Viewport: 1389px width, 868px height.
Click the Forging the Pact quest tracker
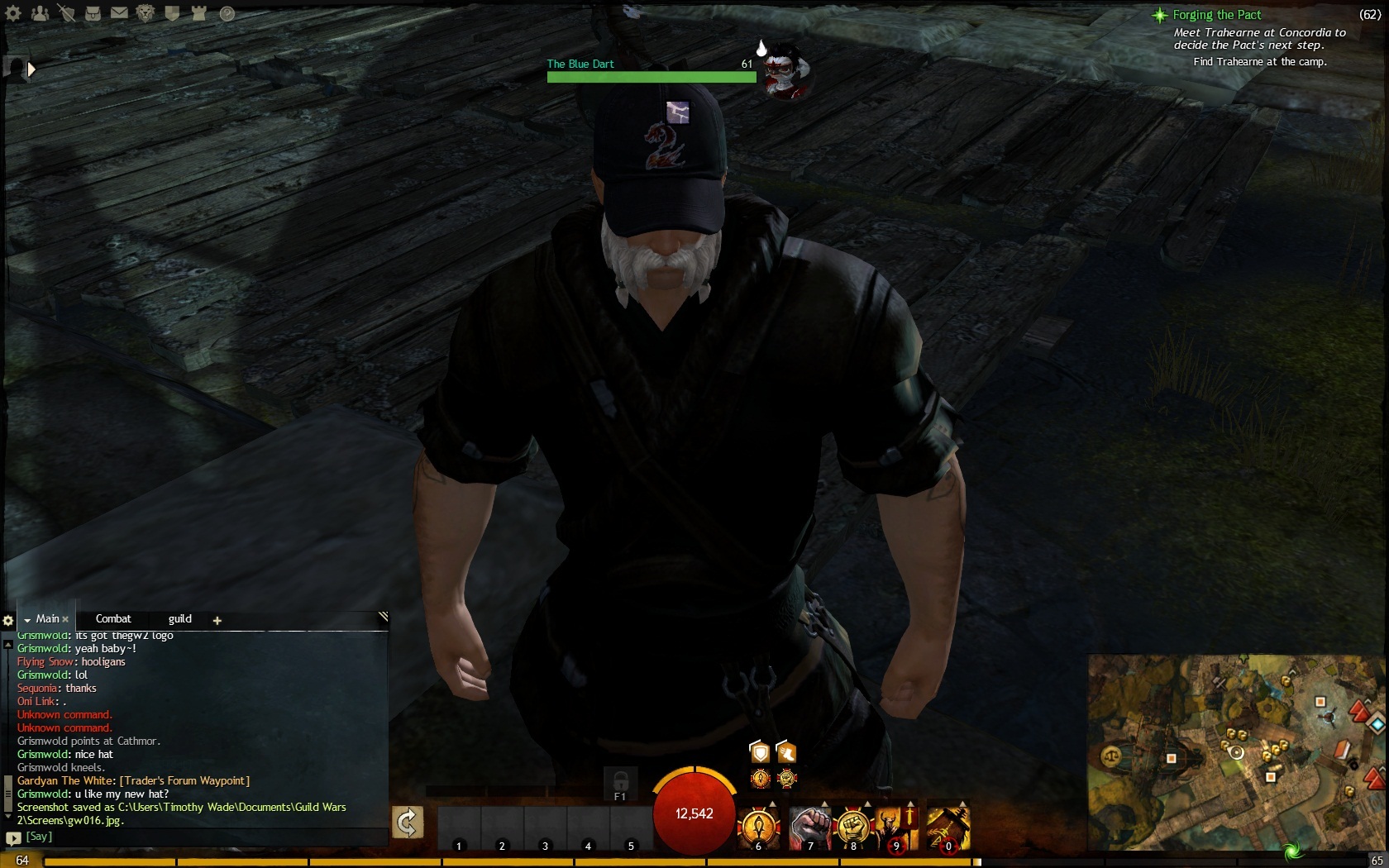click(1217, 15)
